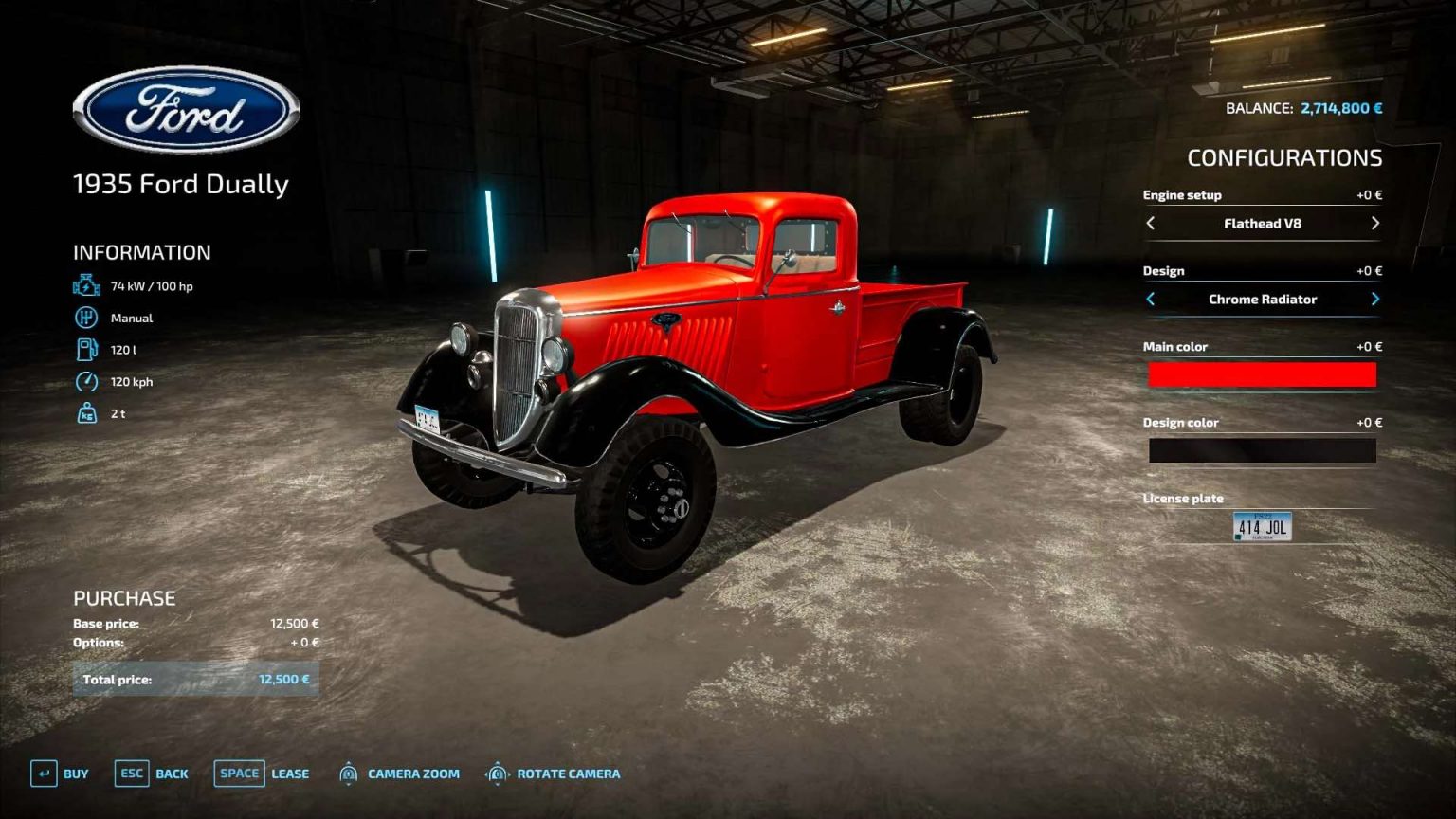
Task: Toggle the Design to the previous option
Action: click(x=1152, y=299)
